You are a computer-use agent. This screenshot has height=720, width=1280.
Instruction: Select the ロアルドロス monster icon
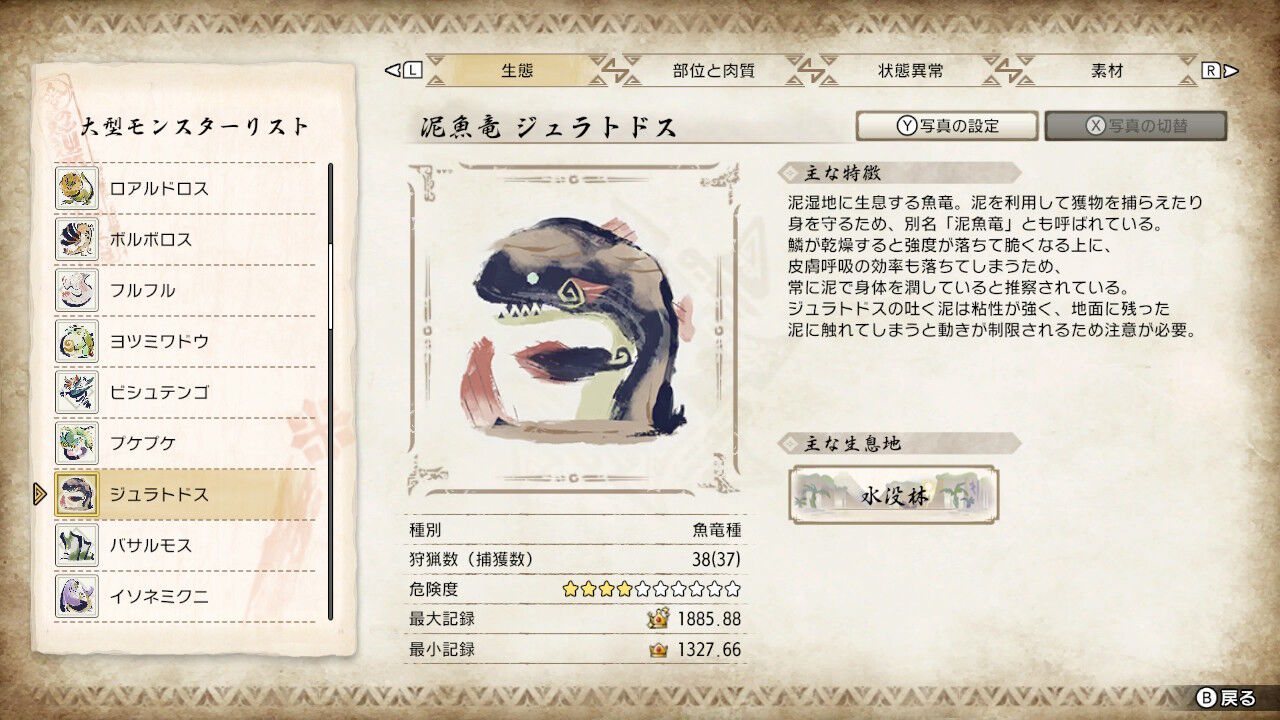tap(79, 188)
